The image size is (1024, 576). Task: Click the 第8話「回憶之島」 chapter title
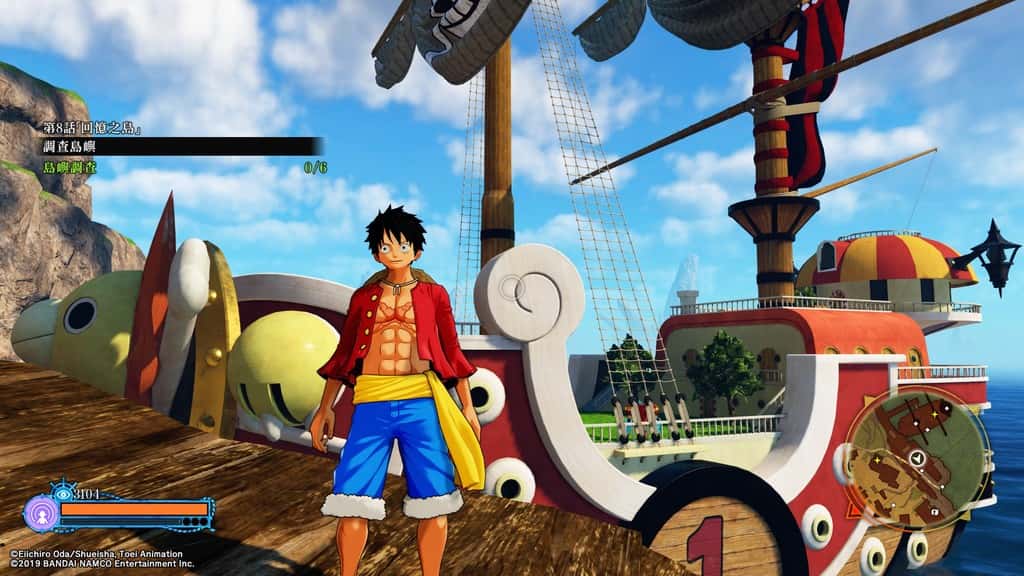[91, 129]
